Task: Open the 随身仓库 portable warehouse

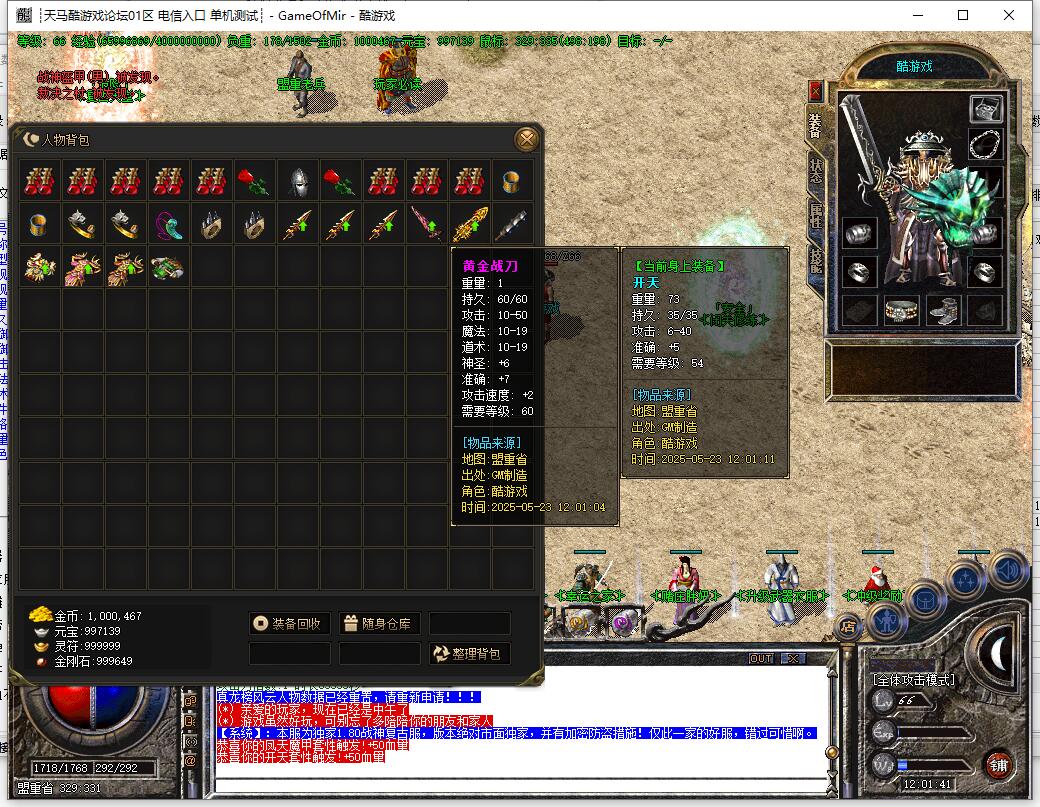Action: click(379, 624)
